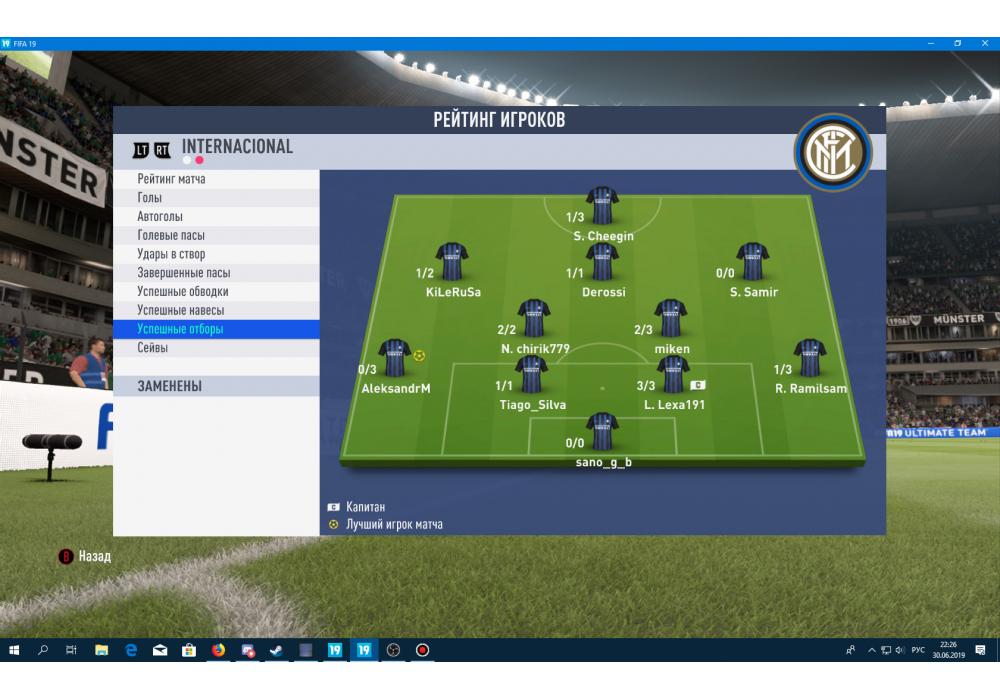Open the Windows Start menu
This screenshot has height=700, width=1000.
tap(14, 650)
